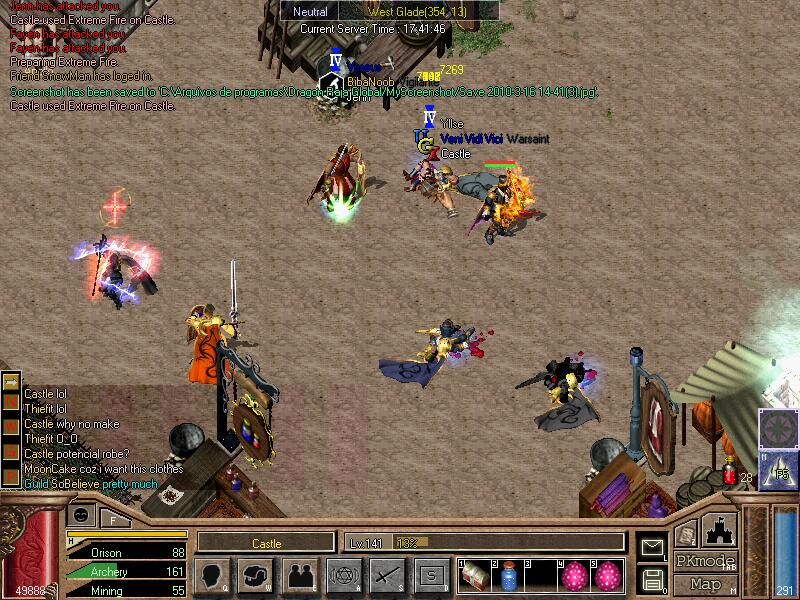Open the castle silhouette icon
The height and width of the screenshot is (600, 800).
720,529
